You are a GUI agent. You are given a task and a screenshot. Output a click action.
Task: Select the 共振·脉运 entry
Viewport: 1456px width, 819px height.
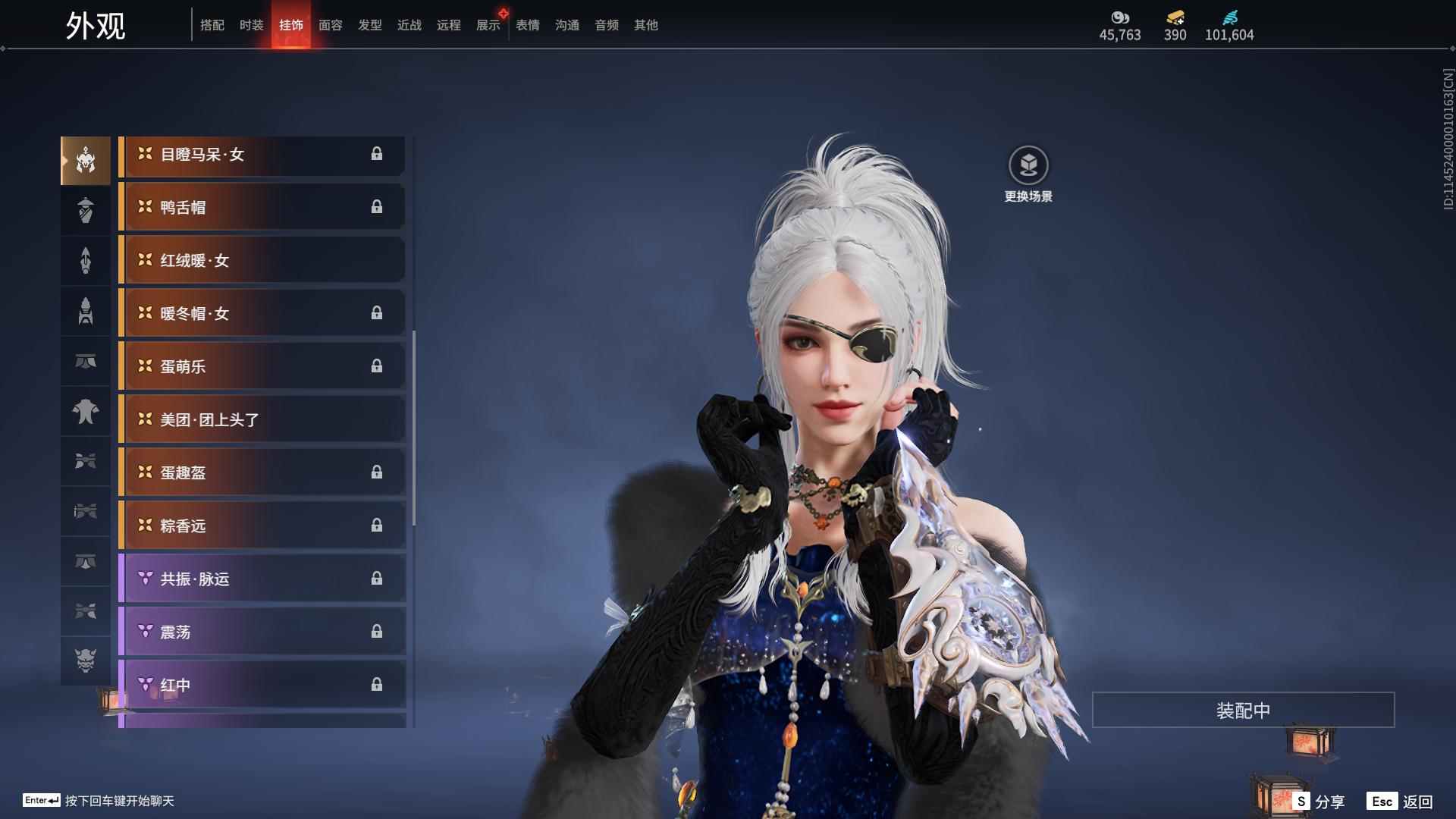[x=262, y=579]
